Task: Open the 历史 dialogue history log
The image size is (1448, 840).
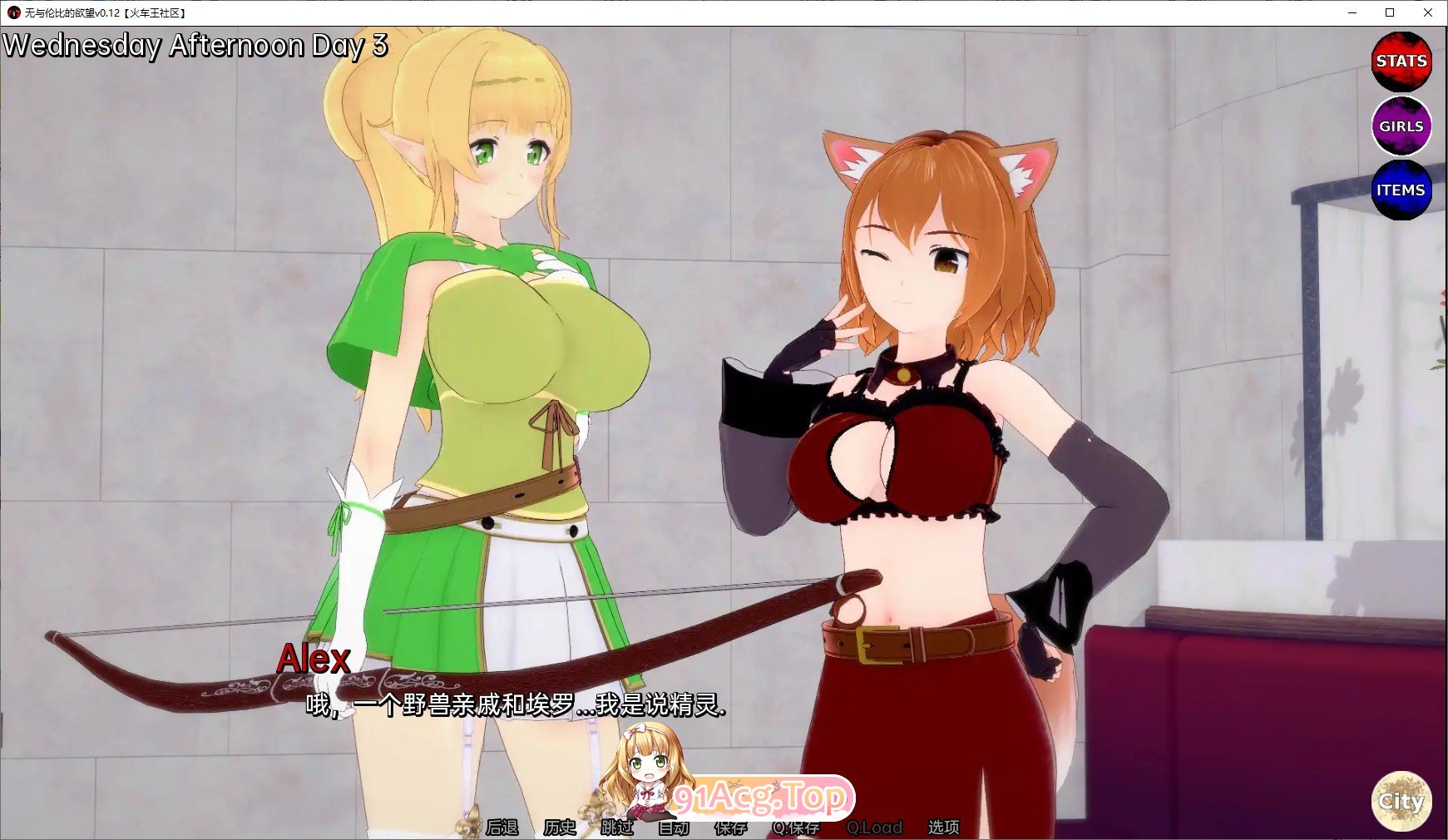Action: (558, 828)
